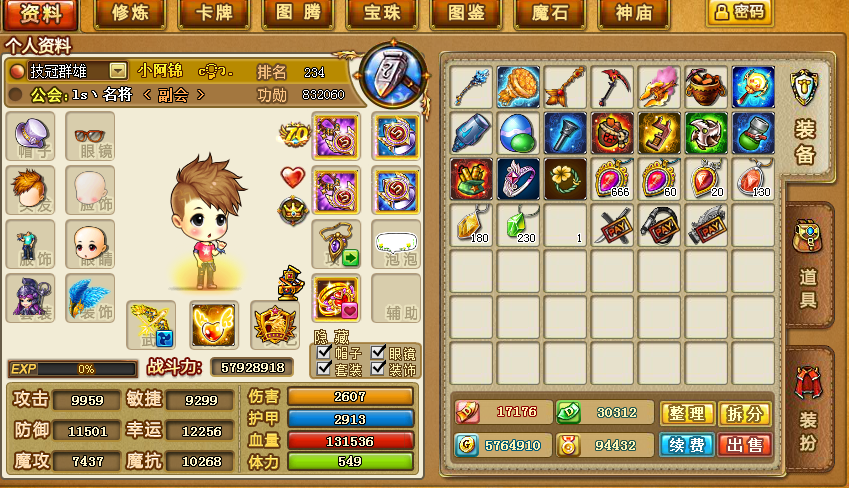Open the 神庙 temple tab
849x488 pixels.
click(x=635, y=14)
